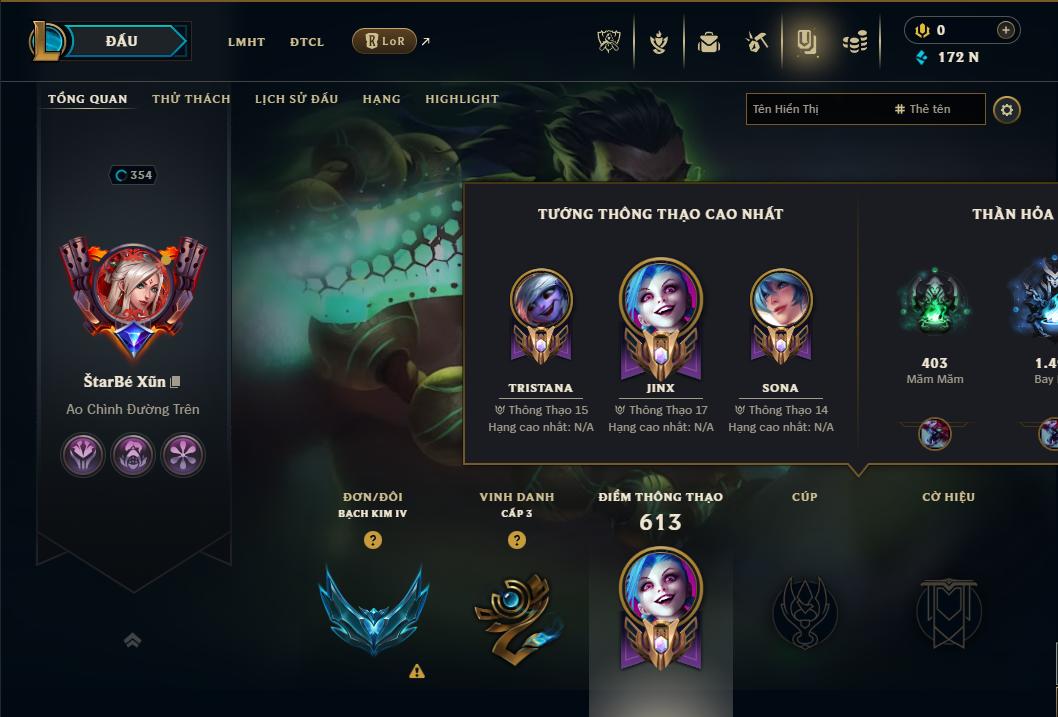Image resolution: width=1058 pixels, height=717 pixels.
Task: Open the backpack collection icon
Action: (709, 42)
